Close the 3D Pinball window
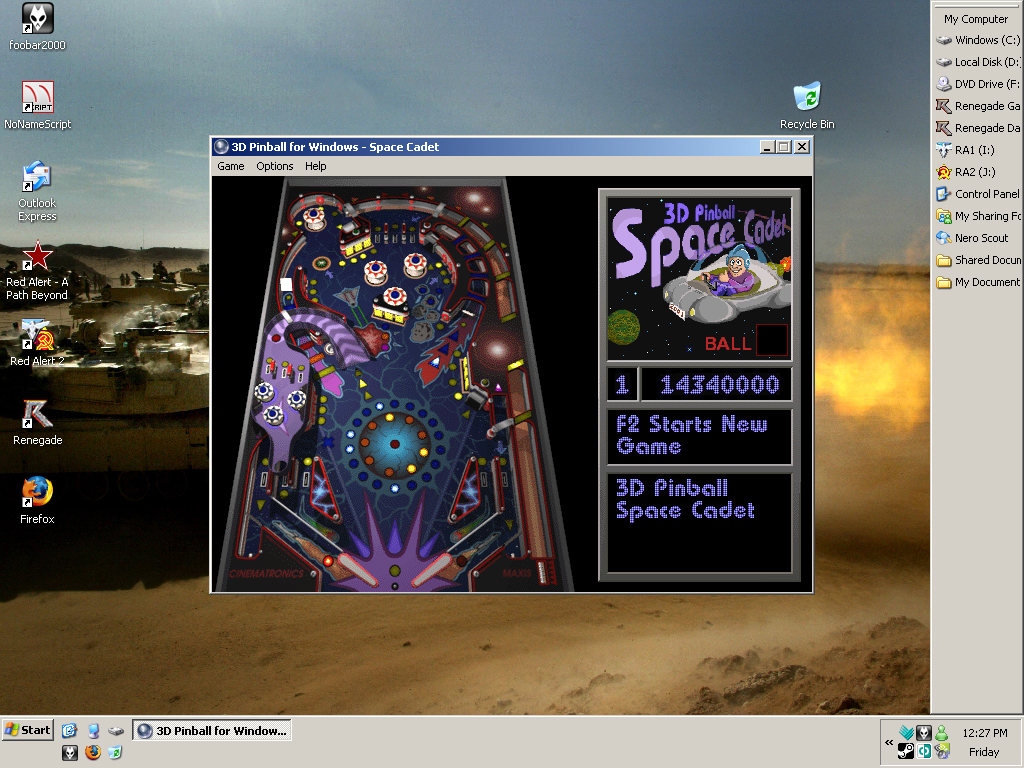This screenshot has height=768, width=1024. coord(801,147)
